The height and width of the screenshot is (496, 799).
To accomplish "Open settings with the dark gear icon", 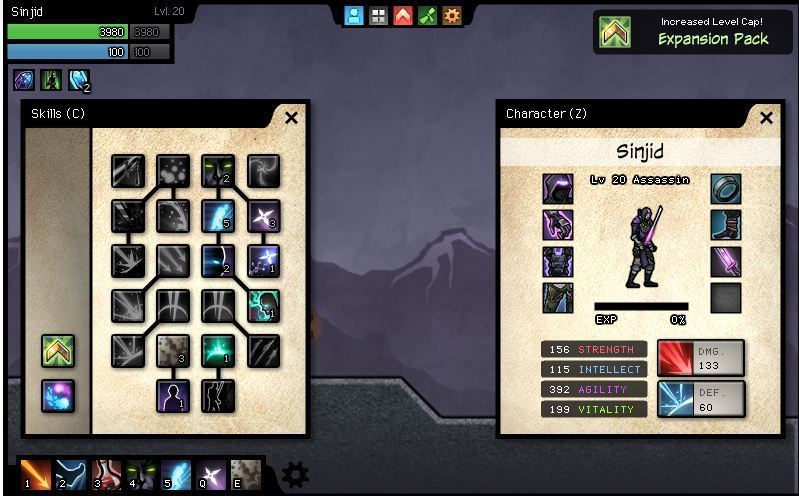I will 295,474.
